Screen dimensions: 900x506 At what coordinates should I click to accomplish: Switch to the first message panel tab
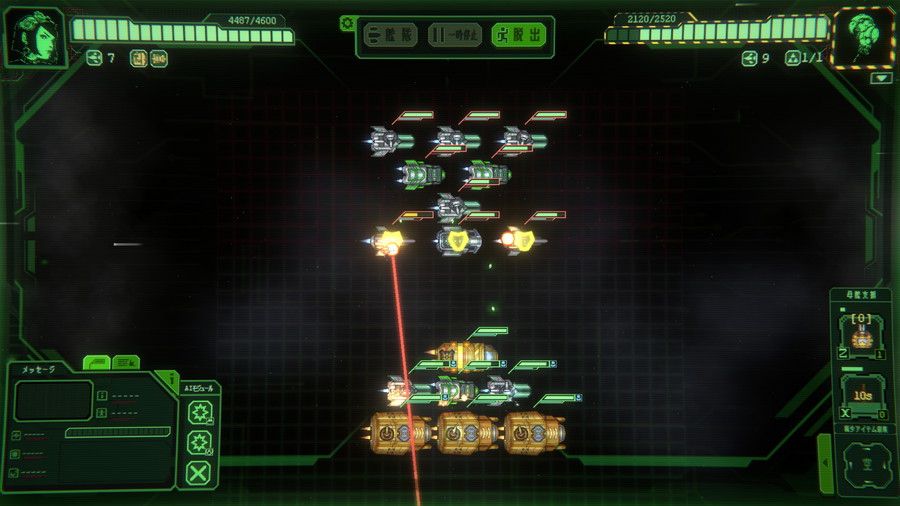click(x=96, y=362)
